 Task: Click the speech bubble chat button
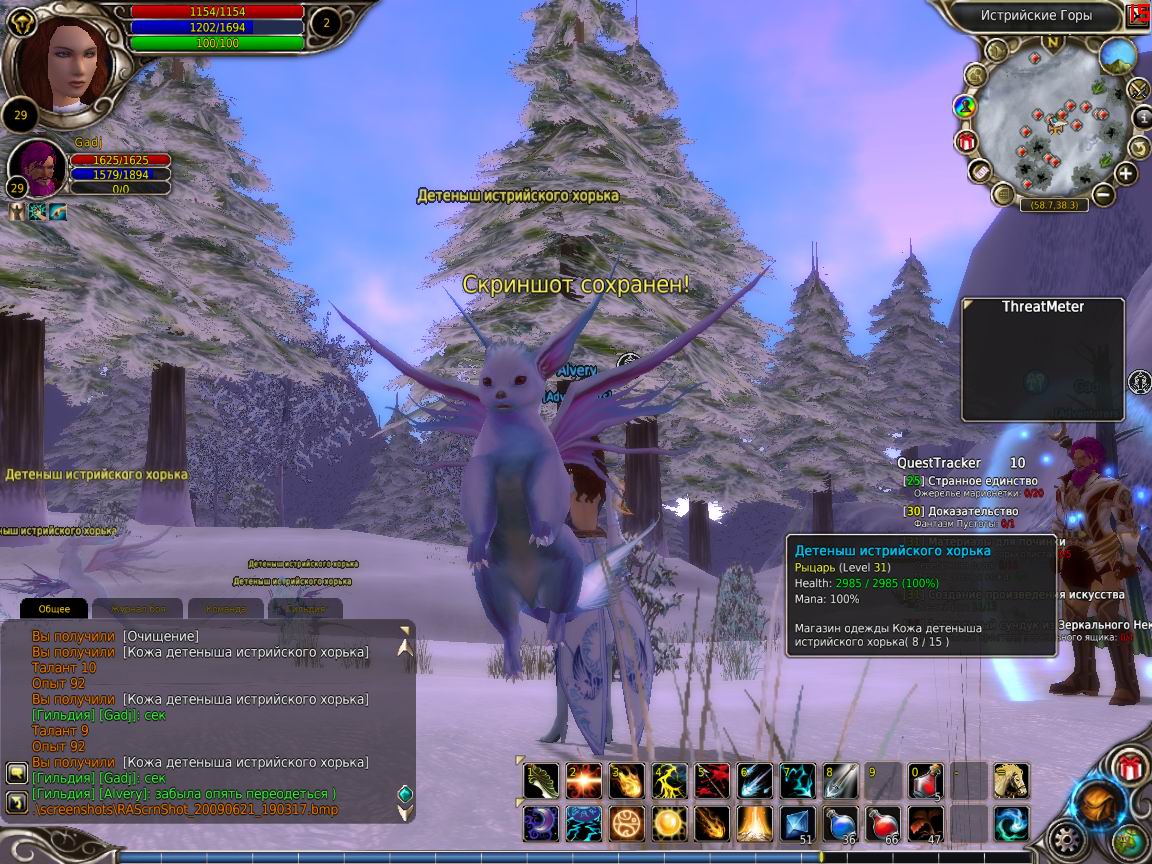click(x=16, y=773)
